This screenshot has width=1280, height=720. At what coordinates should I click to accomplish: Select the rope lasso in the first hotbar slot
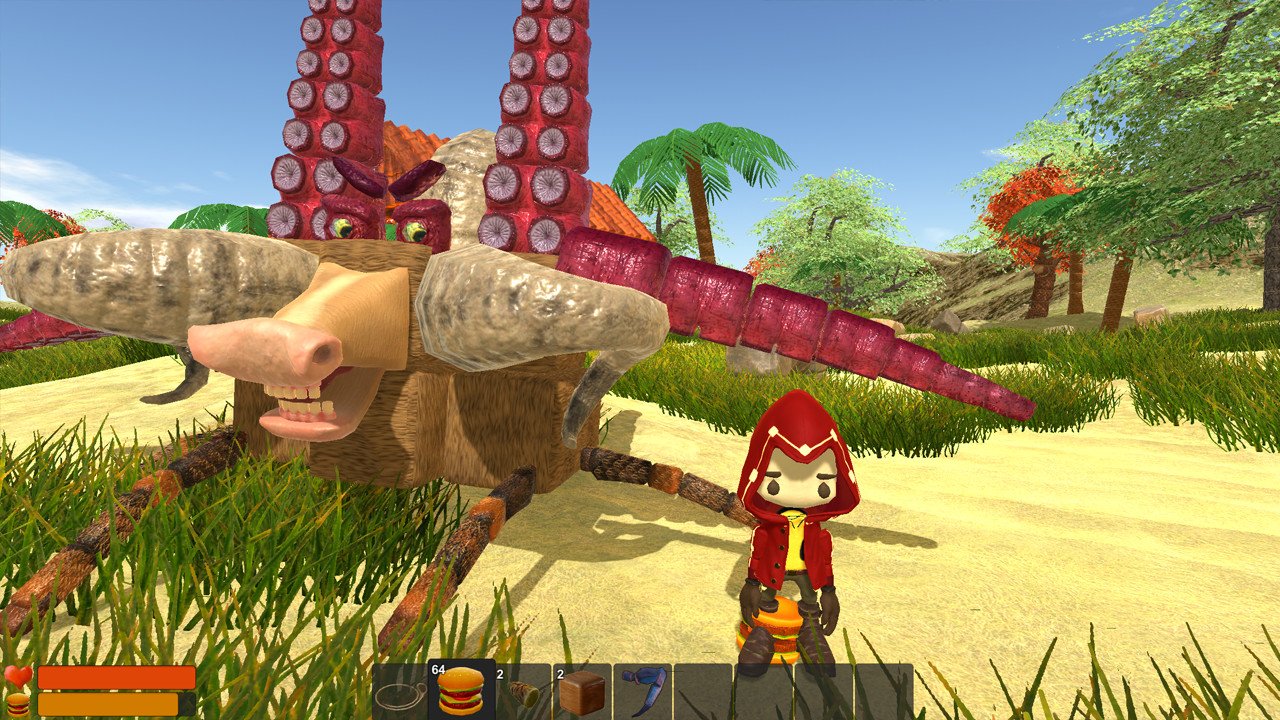point(402,693)
